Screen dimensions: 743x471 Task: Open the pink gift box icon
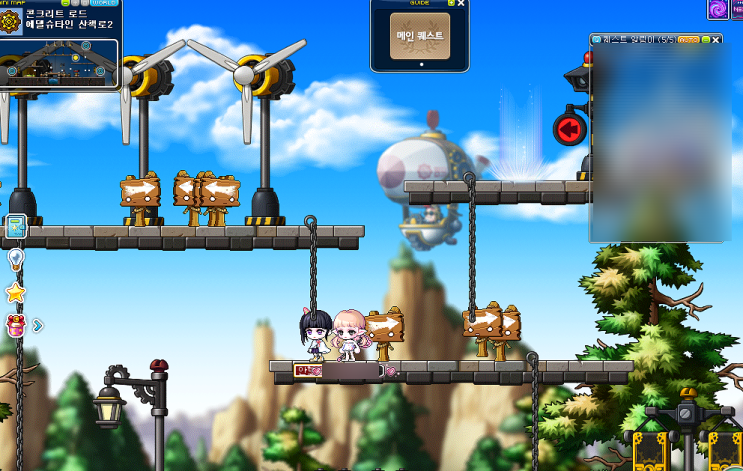tap(16, 324)
